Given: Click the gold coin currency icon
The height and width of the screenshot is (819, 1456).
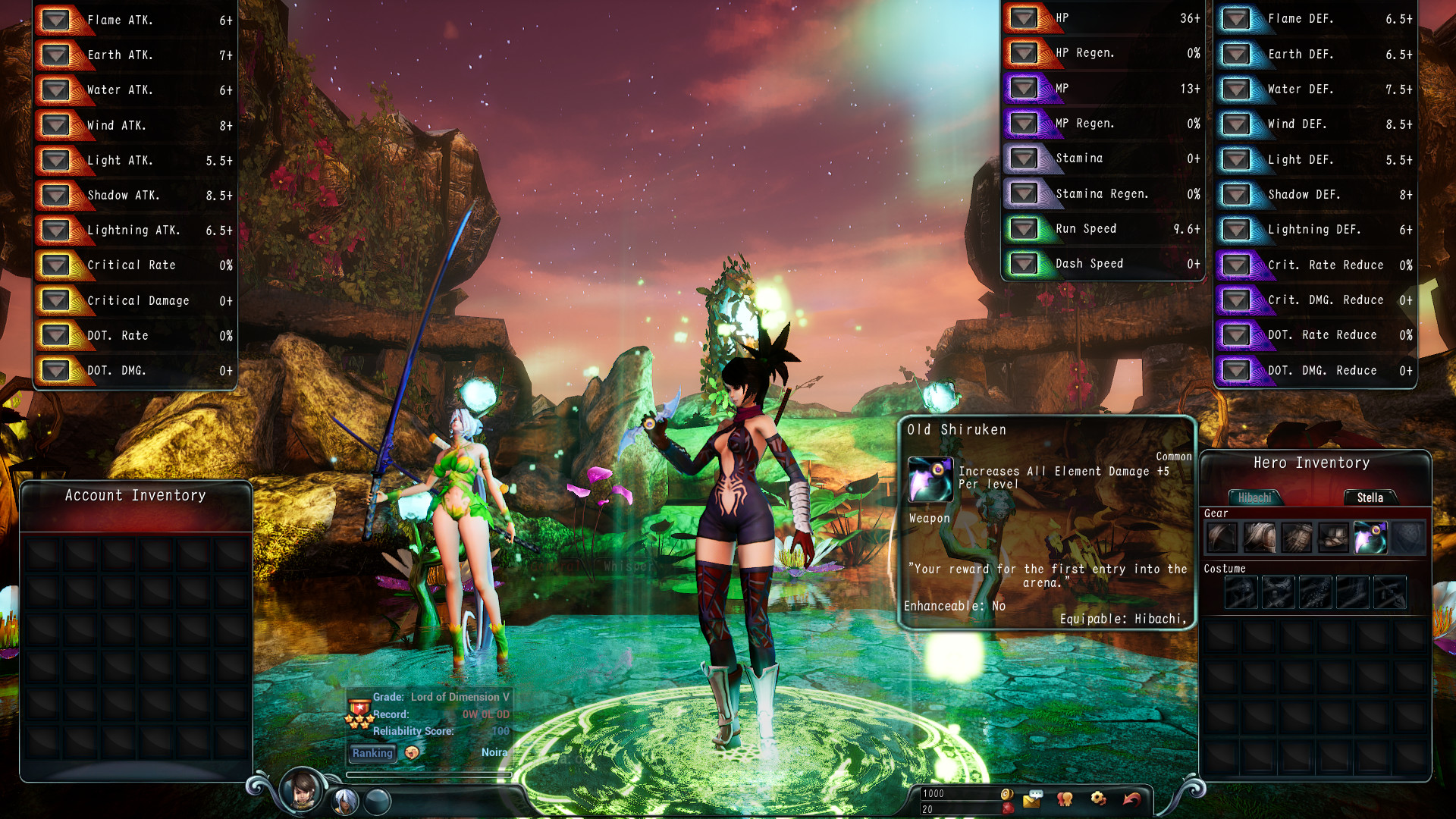Looking at the screenshot, I should point(1007,795).
